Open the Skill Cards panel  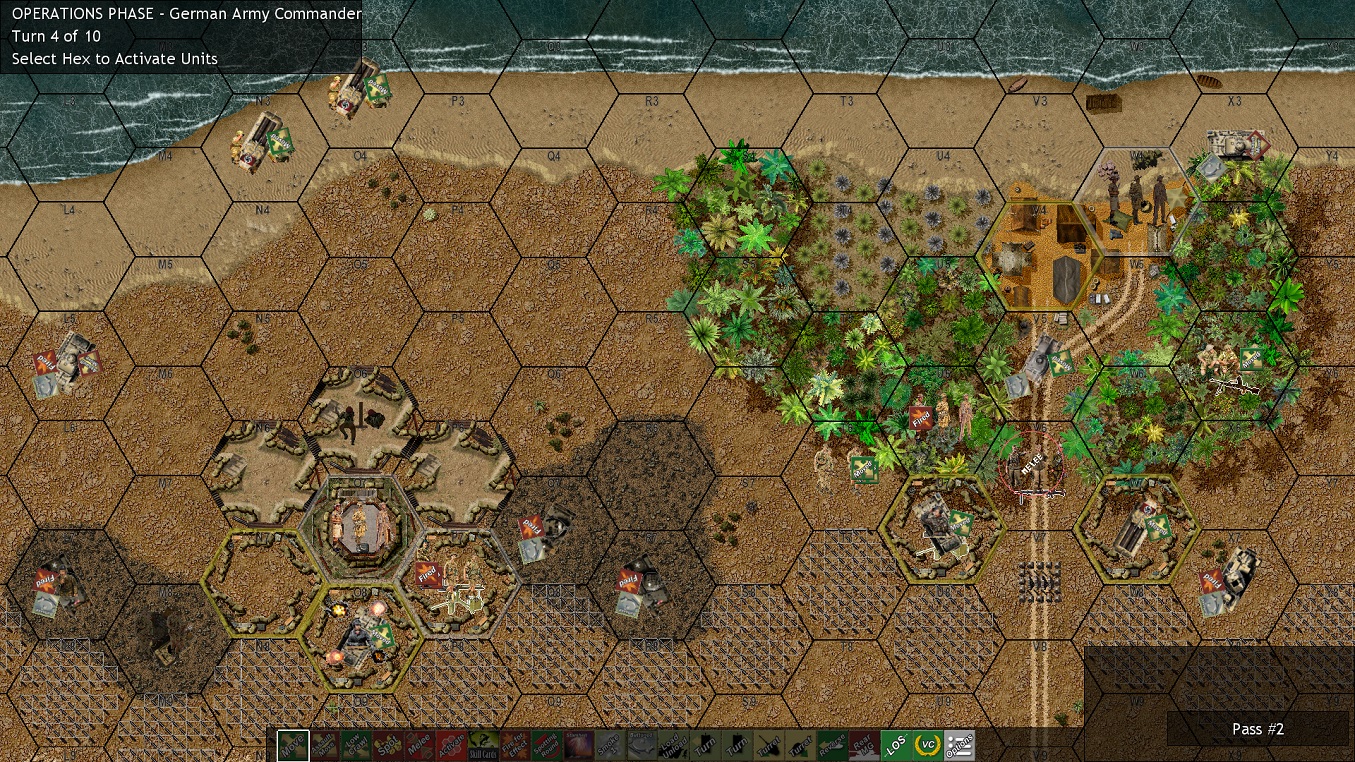tap(484, 744)
